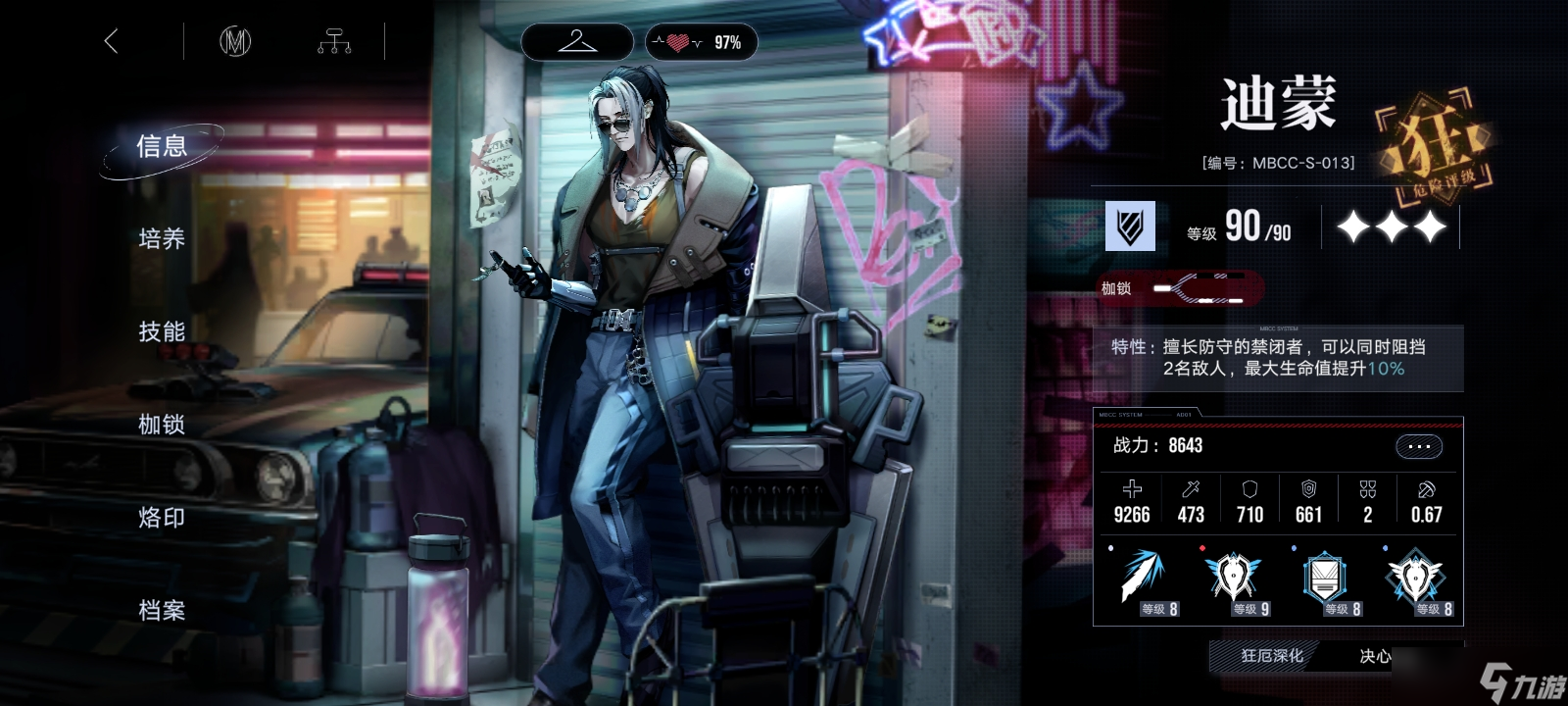
Task: Open the outfit hanger button
Action: coord(576,42)
